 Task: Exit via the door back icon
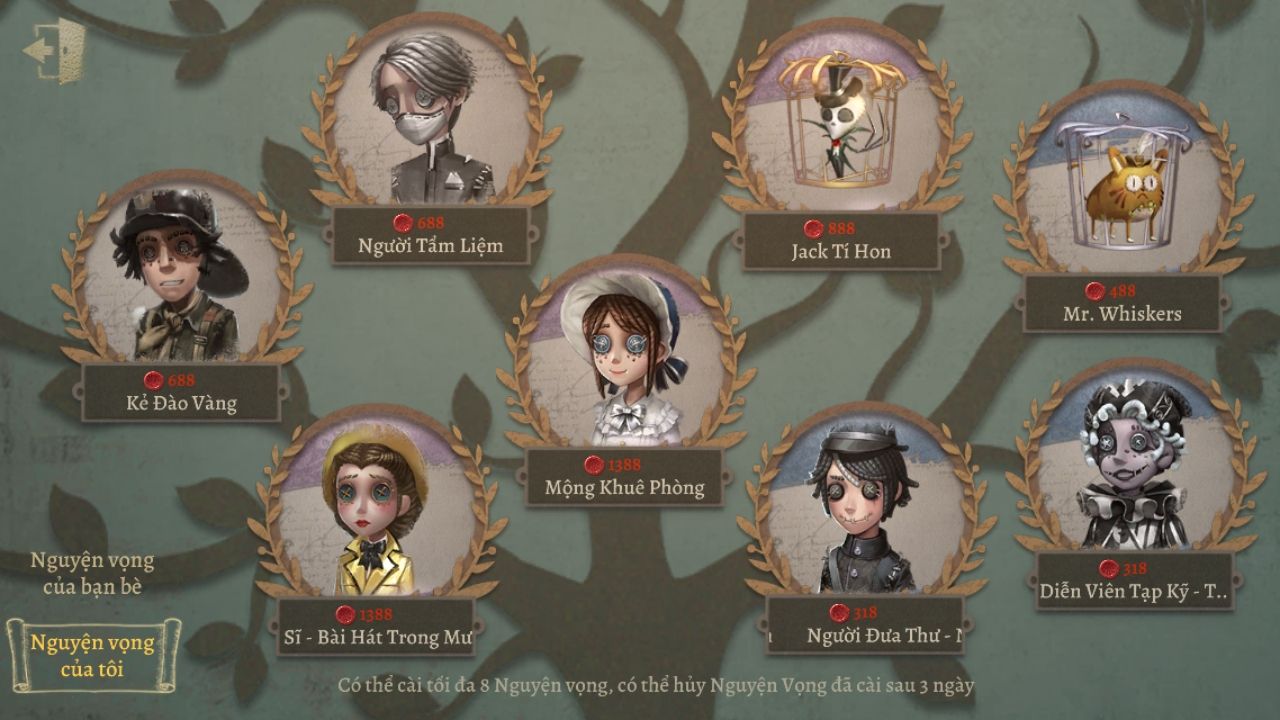tap(56, 47)
